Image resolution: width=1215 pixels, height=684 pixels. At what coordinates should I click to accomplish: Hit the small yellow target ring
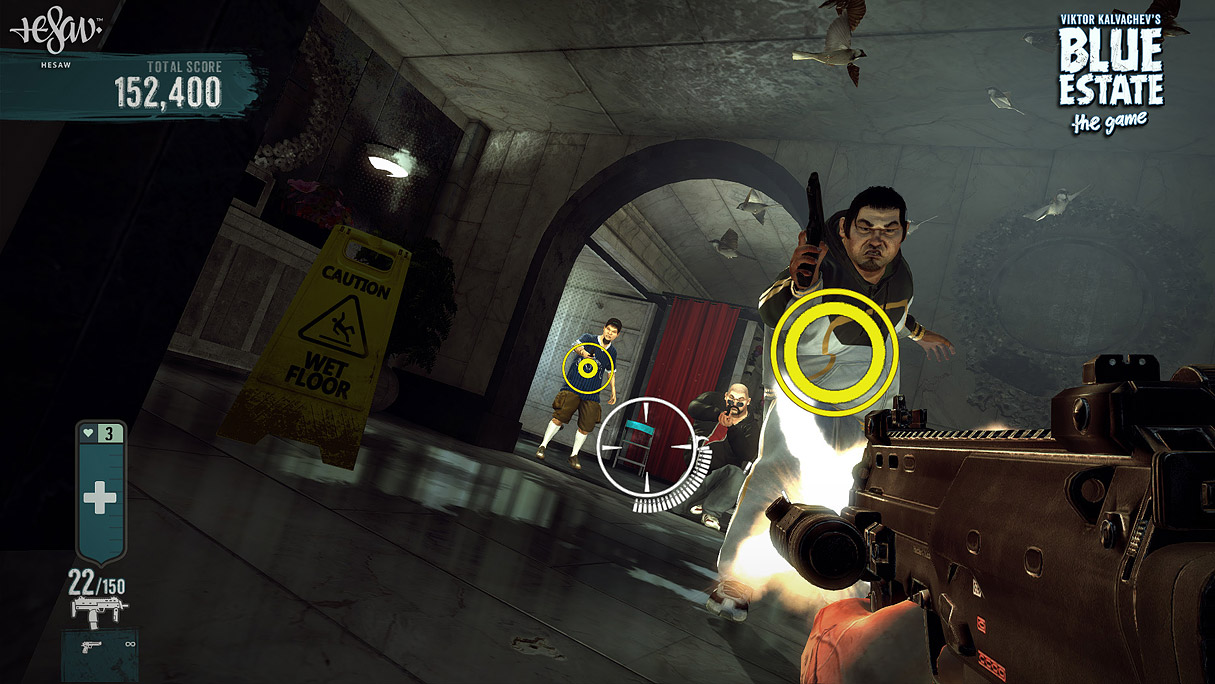point(587,367)
